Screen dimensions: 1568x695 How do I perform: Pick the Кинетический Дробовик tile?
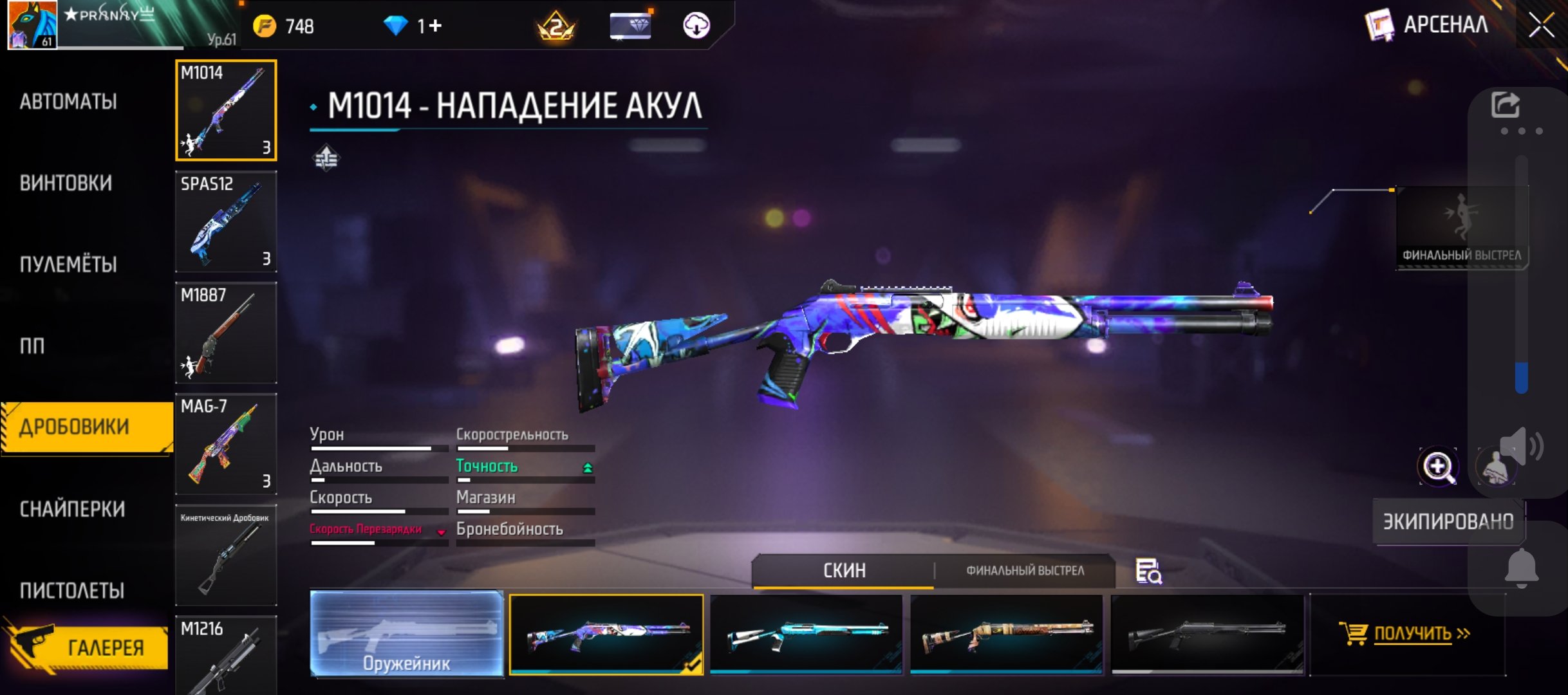[x=226, y=555]
